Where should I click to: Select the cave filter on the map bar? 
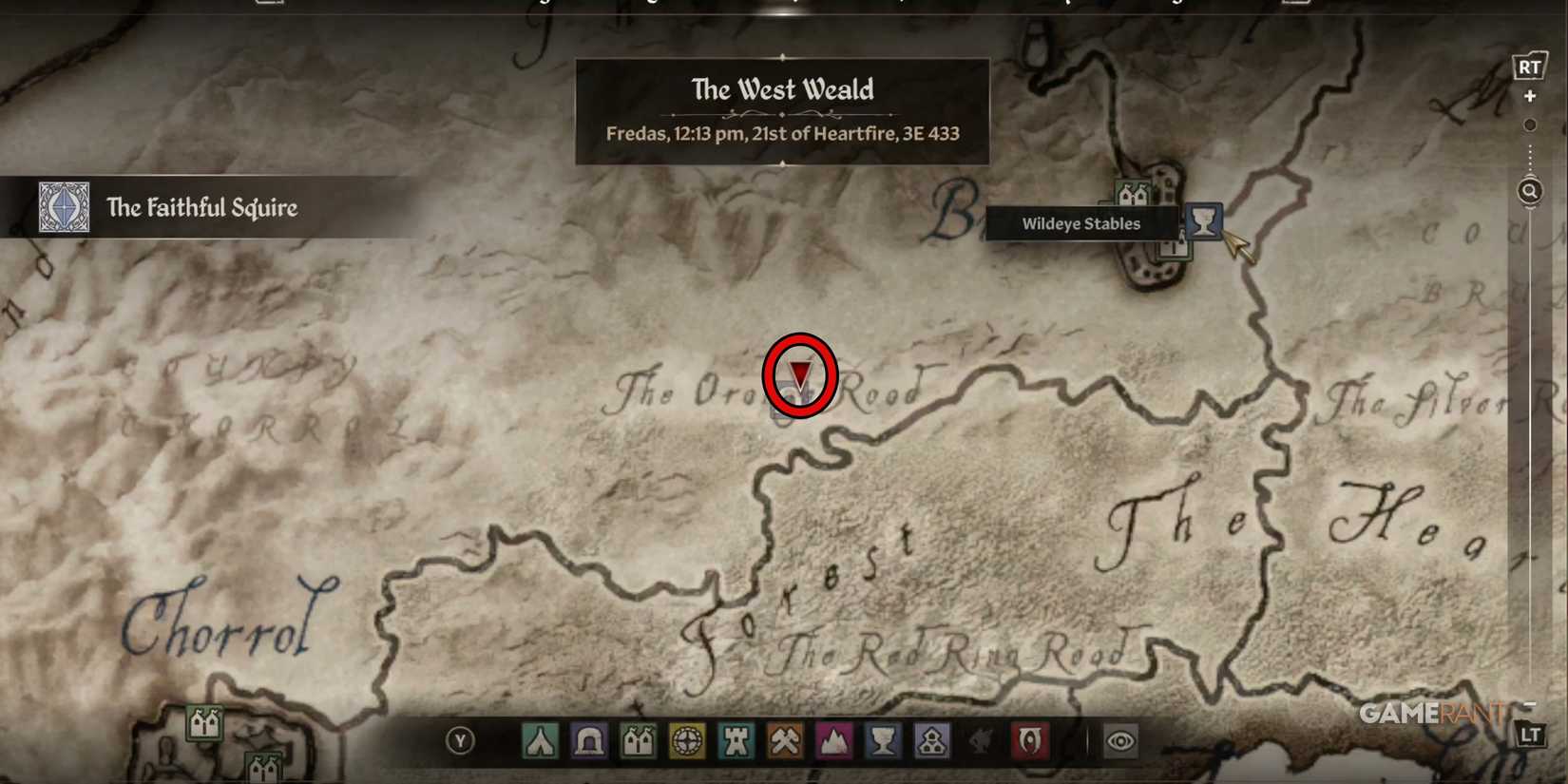coord(588,740)
